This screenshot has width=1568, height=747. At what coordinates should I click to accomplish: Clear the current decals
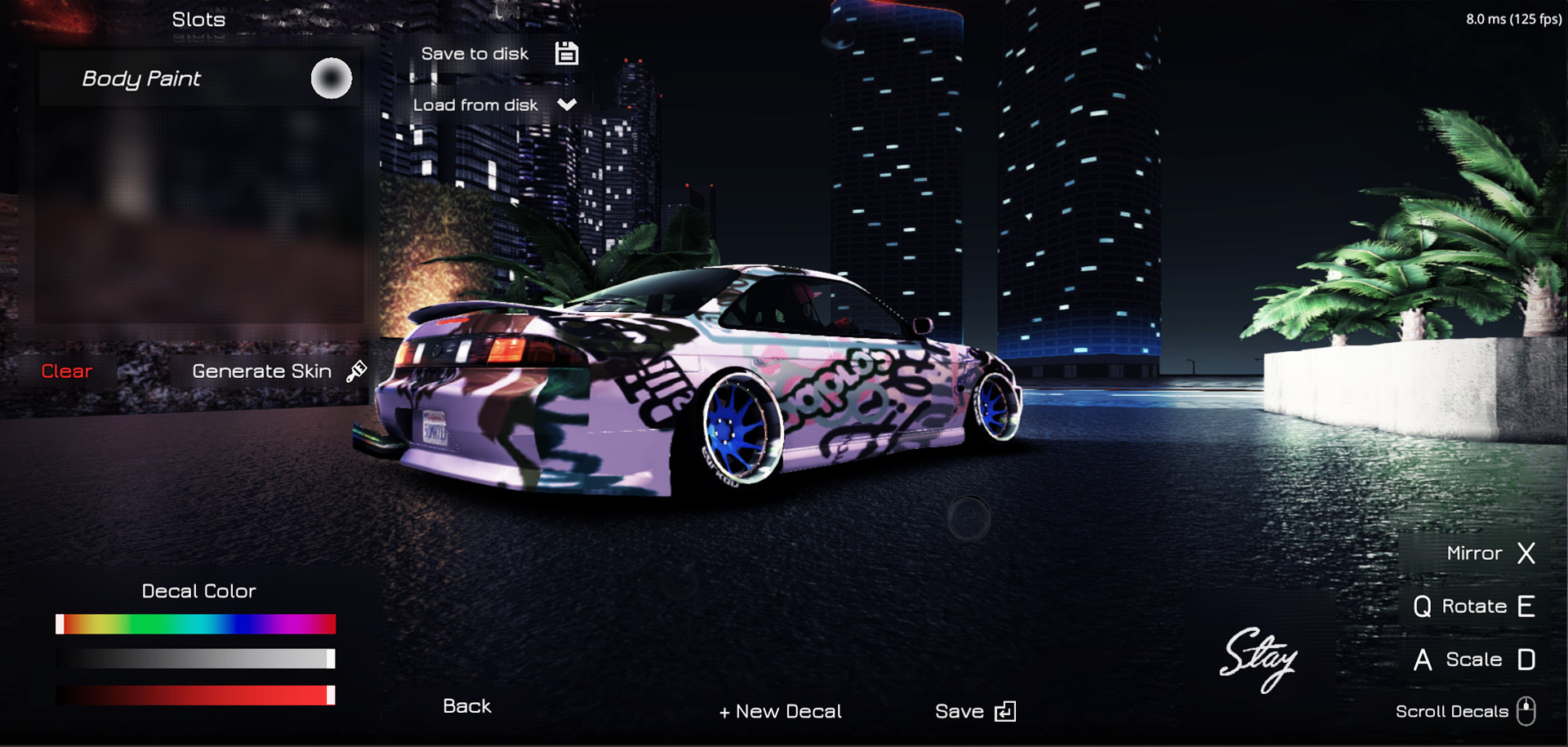coord(67,371)
